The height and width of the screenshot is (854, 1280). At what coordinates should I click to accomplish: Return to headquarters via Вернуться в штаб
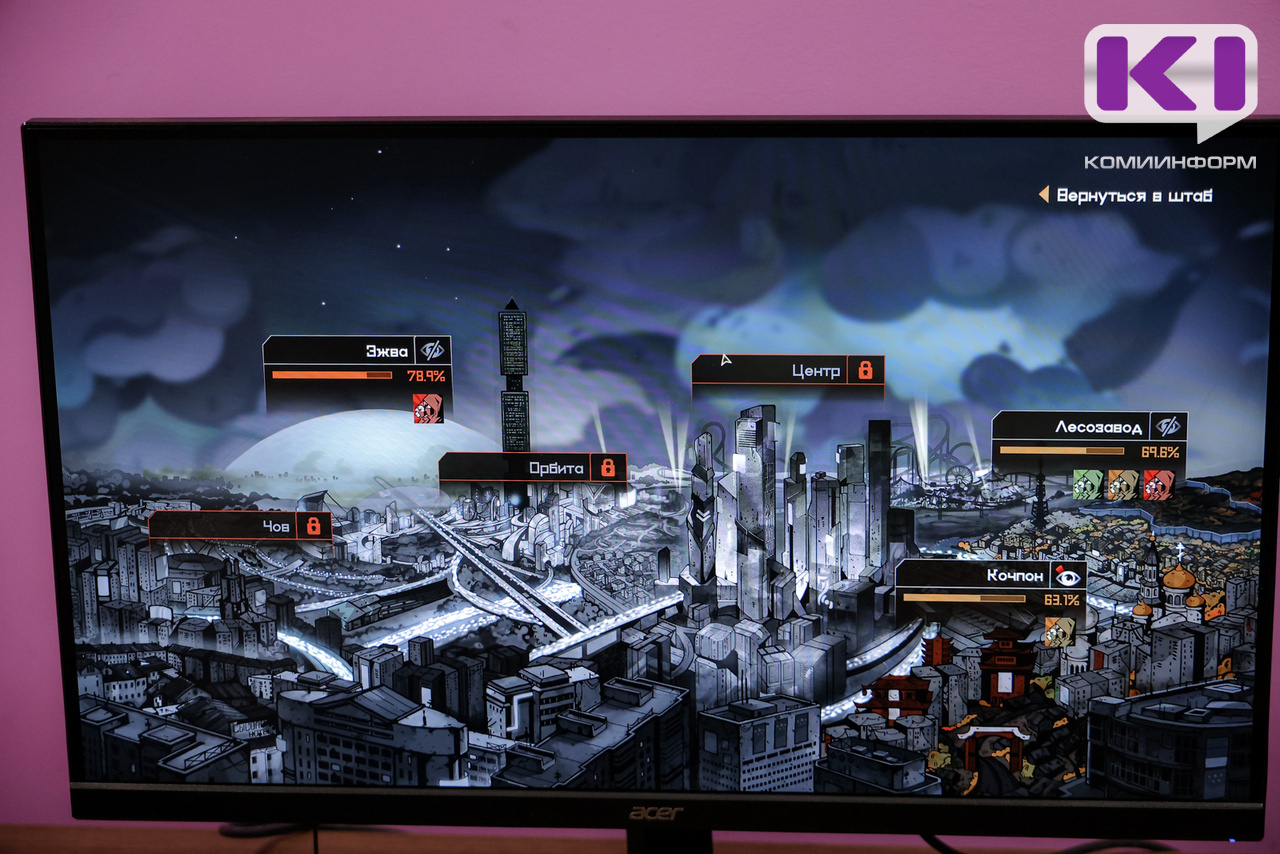1133,195
